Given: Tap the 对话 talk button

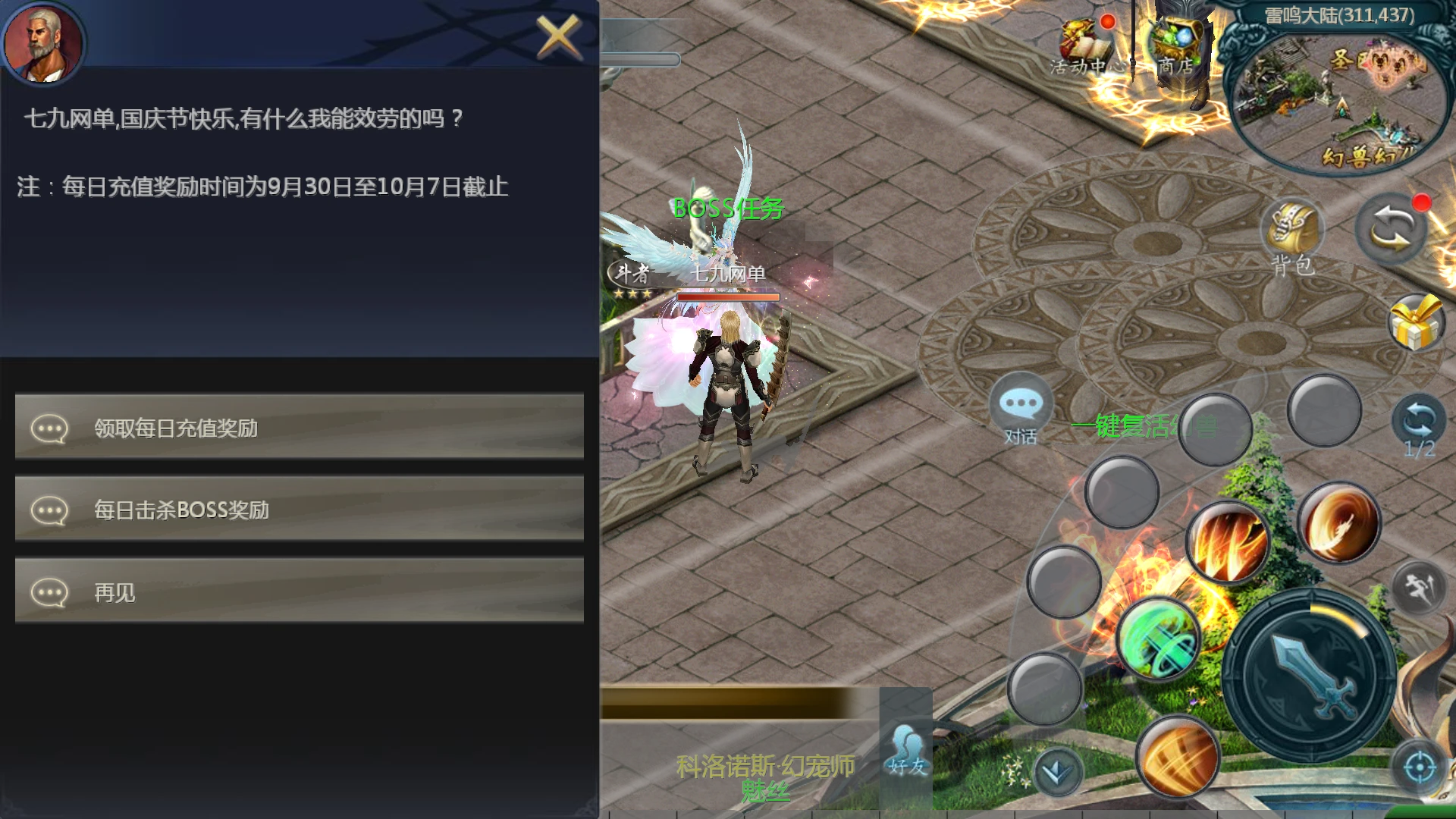Looking at the screenshot, I should [1021, 410].
